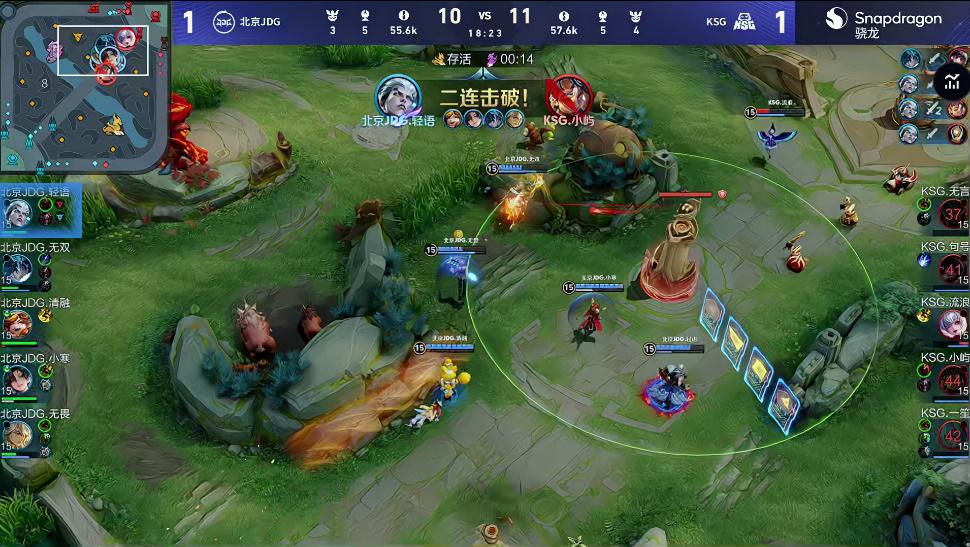Spectate the KSG.一笙 player entry

click(952, 435)
